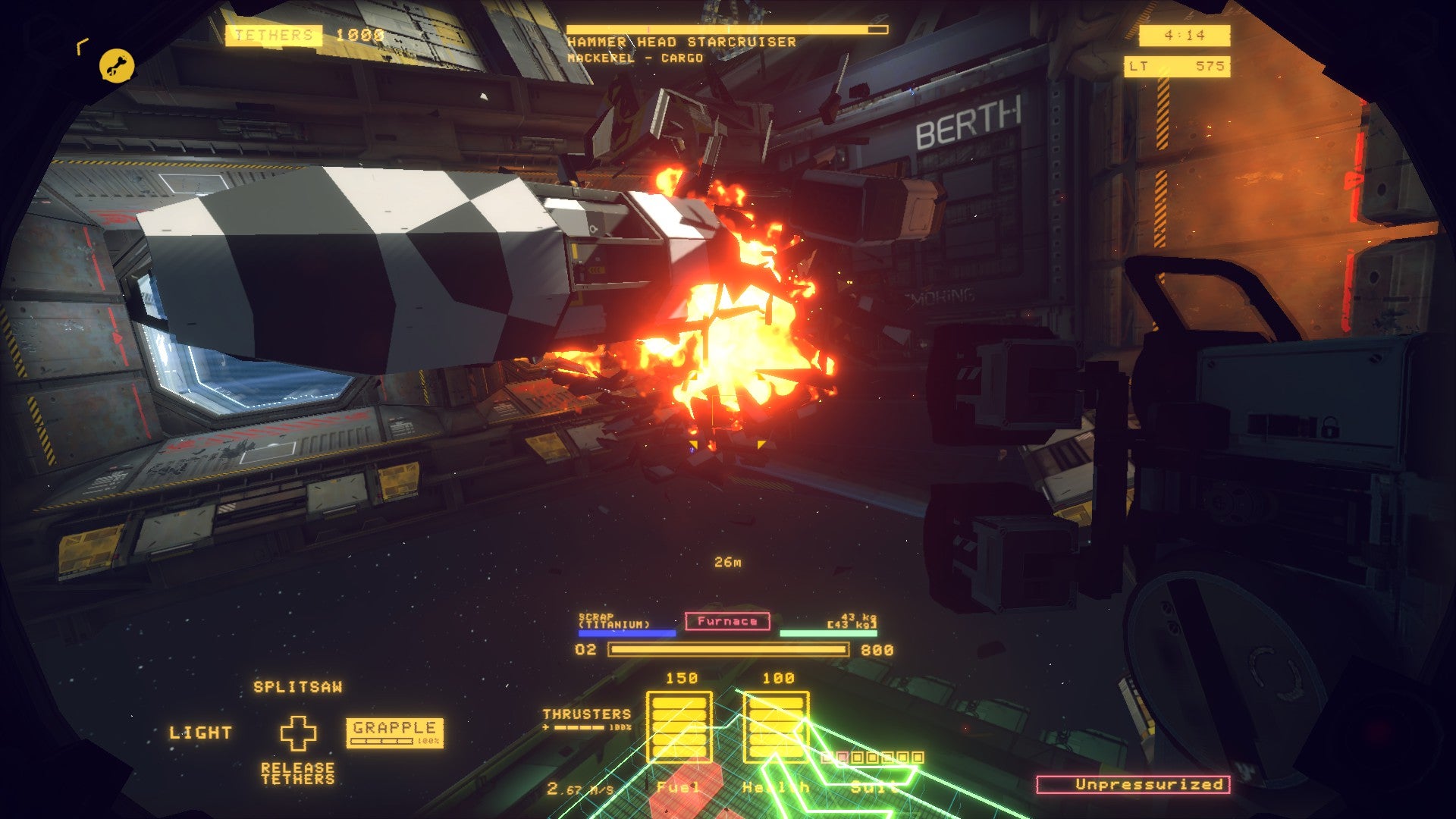
Task: Select the GRAPPLE tool indicator
Action: coord(394,731)
